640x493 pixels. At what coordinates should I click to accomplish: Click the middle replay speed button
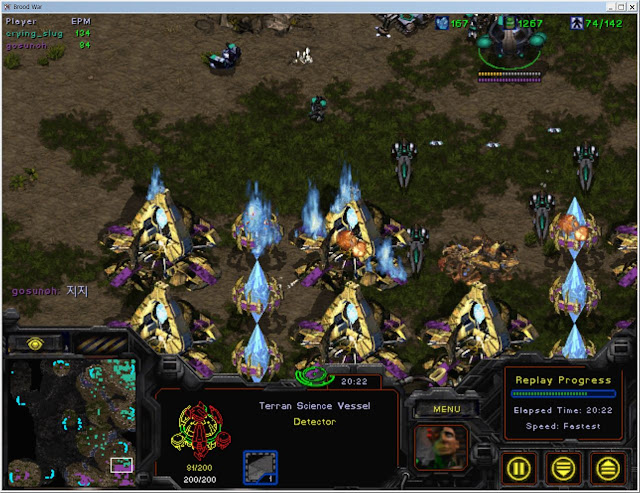coord(564,466)
